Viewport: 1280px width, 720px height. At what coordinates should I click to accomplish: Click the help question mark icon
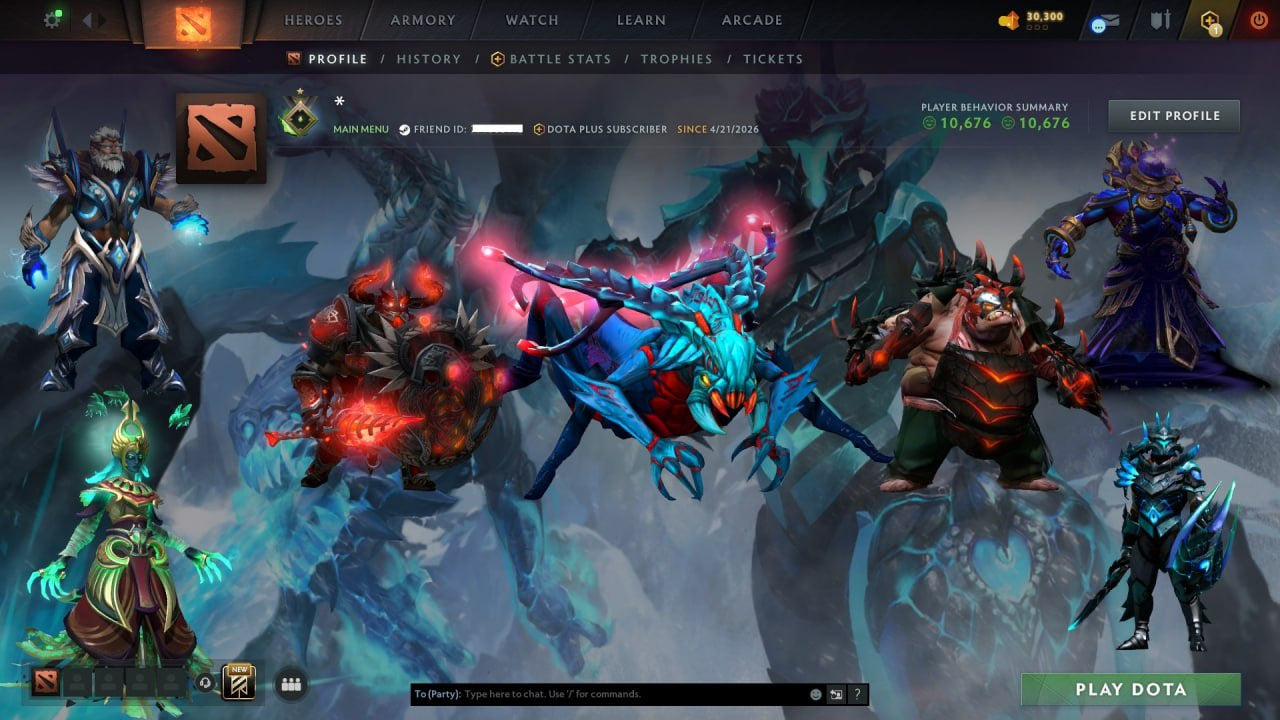click(857, 694)
